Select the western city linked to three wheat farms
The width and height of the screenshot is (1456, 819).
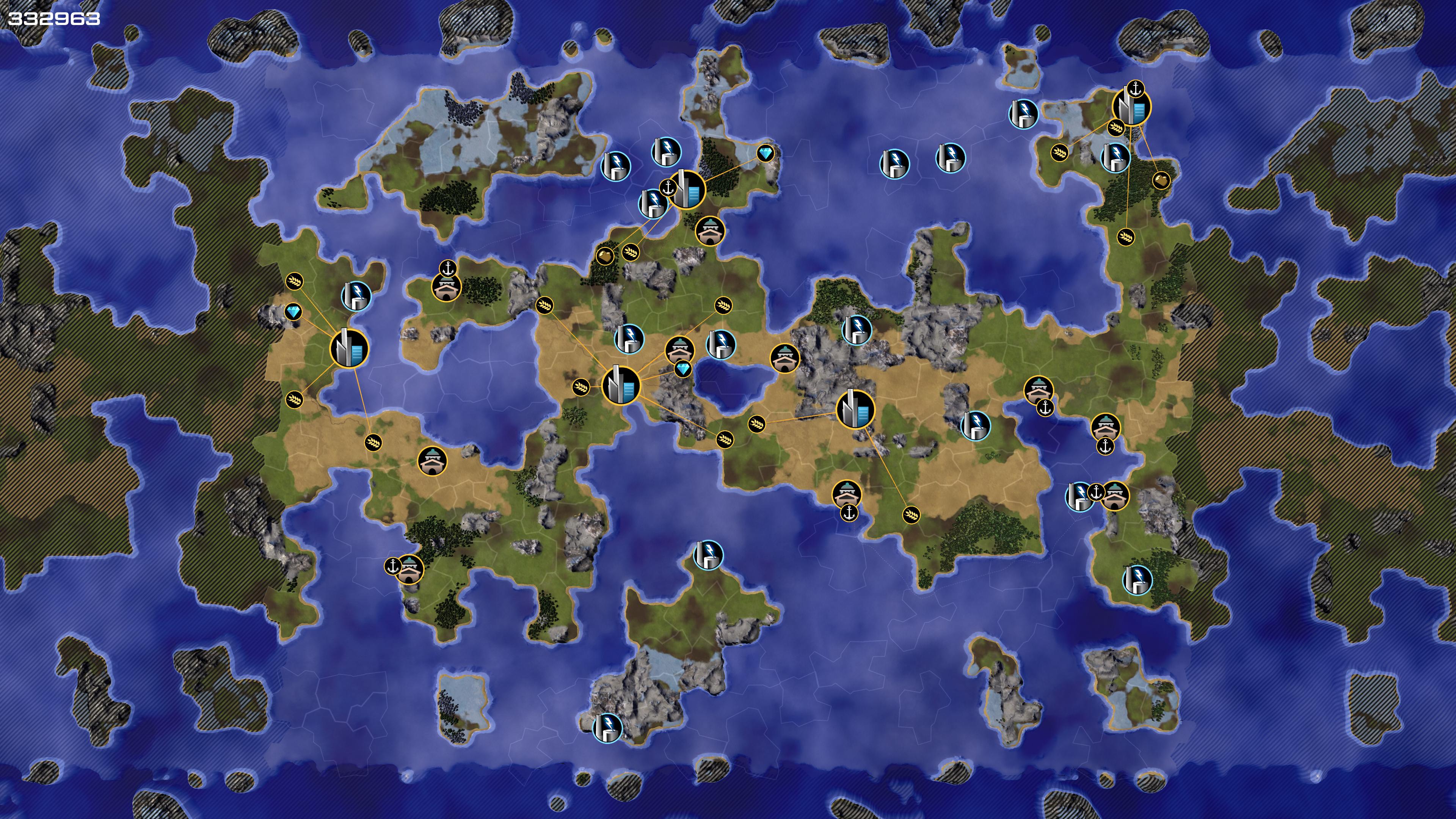click(349, 349)
